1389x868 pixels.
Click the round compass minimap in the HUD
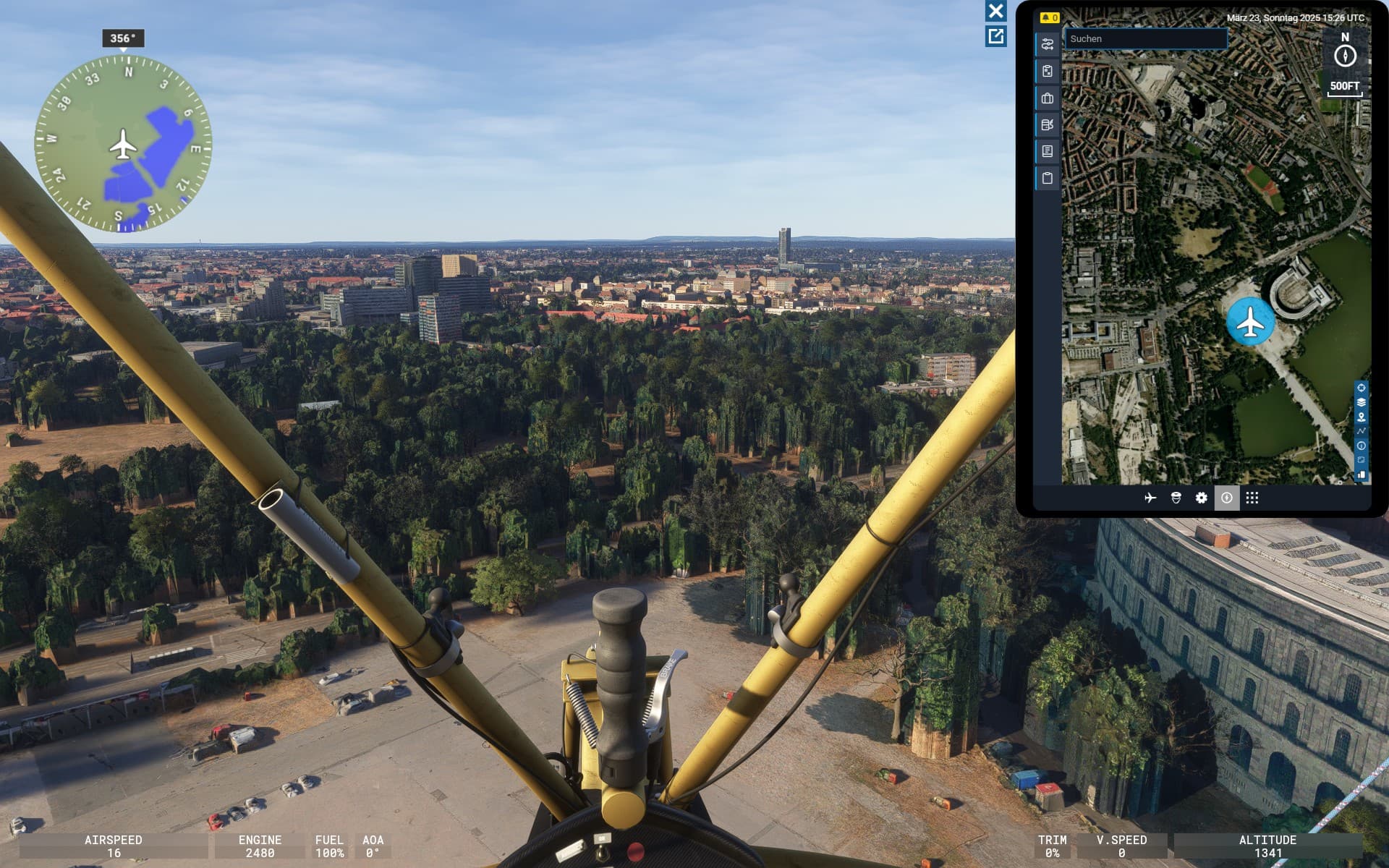coord(123,145)
